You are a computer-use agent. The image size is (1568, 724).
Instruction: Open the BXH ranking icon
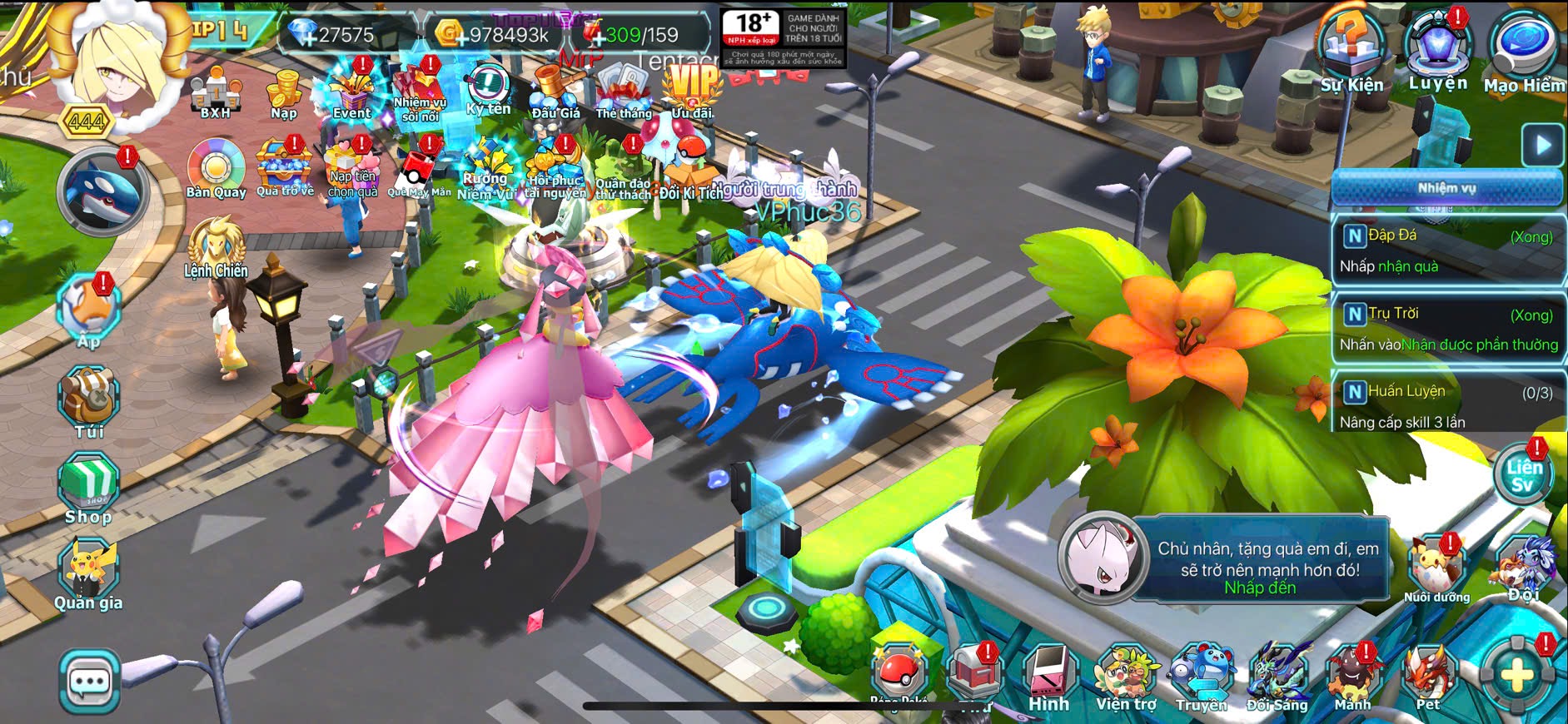click(215, 93)
